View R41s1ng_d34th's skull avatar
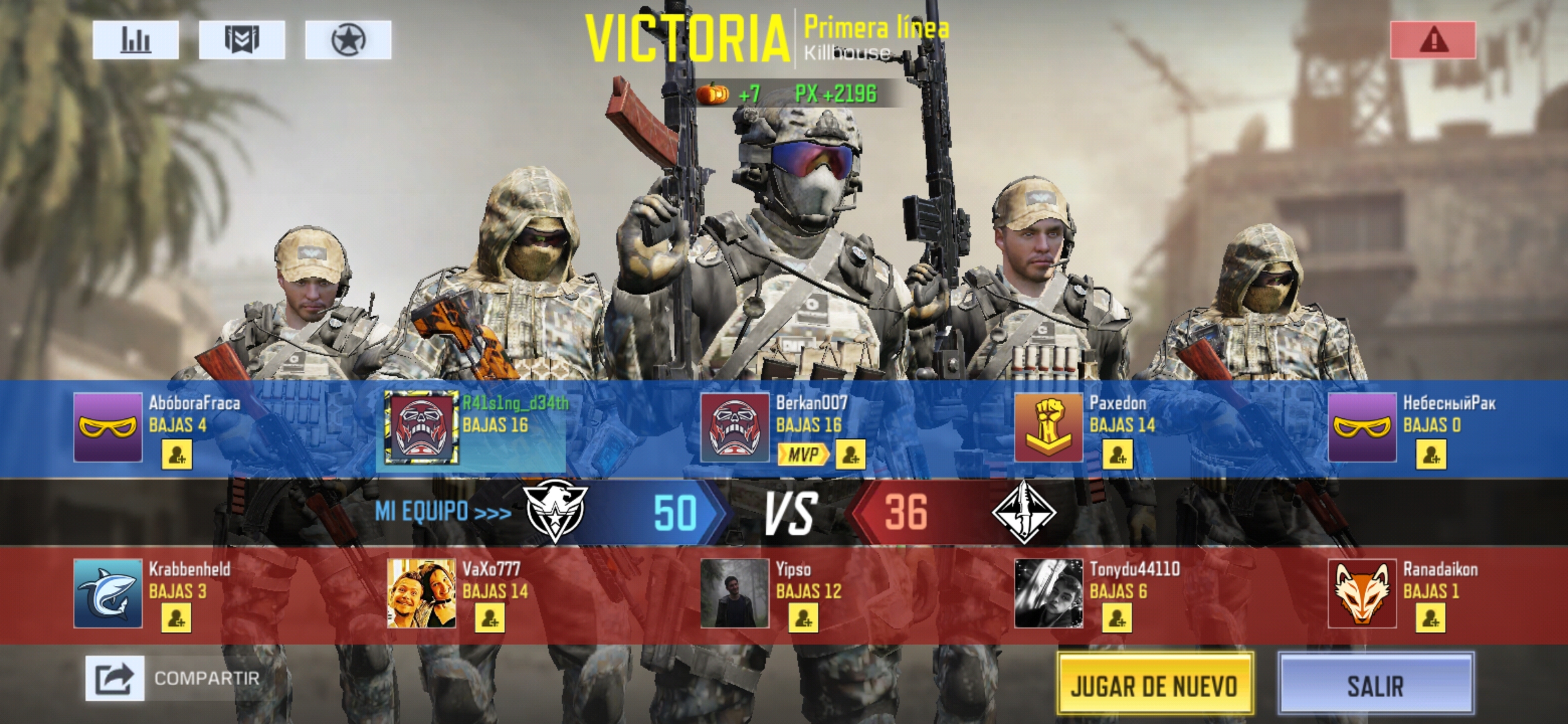The width and height of the screenshot is (1568, 724). pyautogui.click(x=421, y=428)
